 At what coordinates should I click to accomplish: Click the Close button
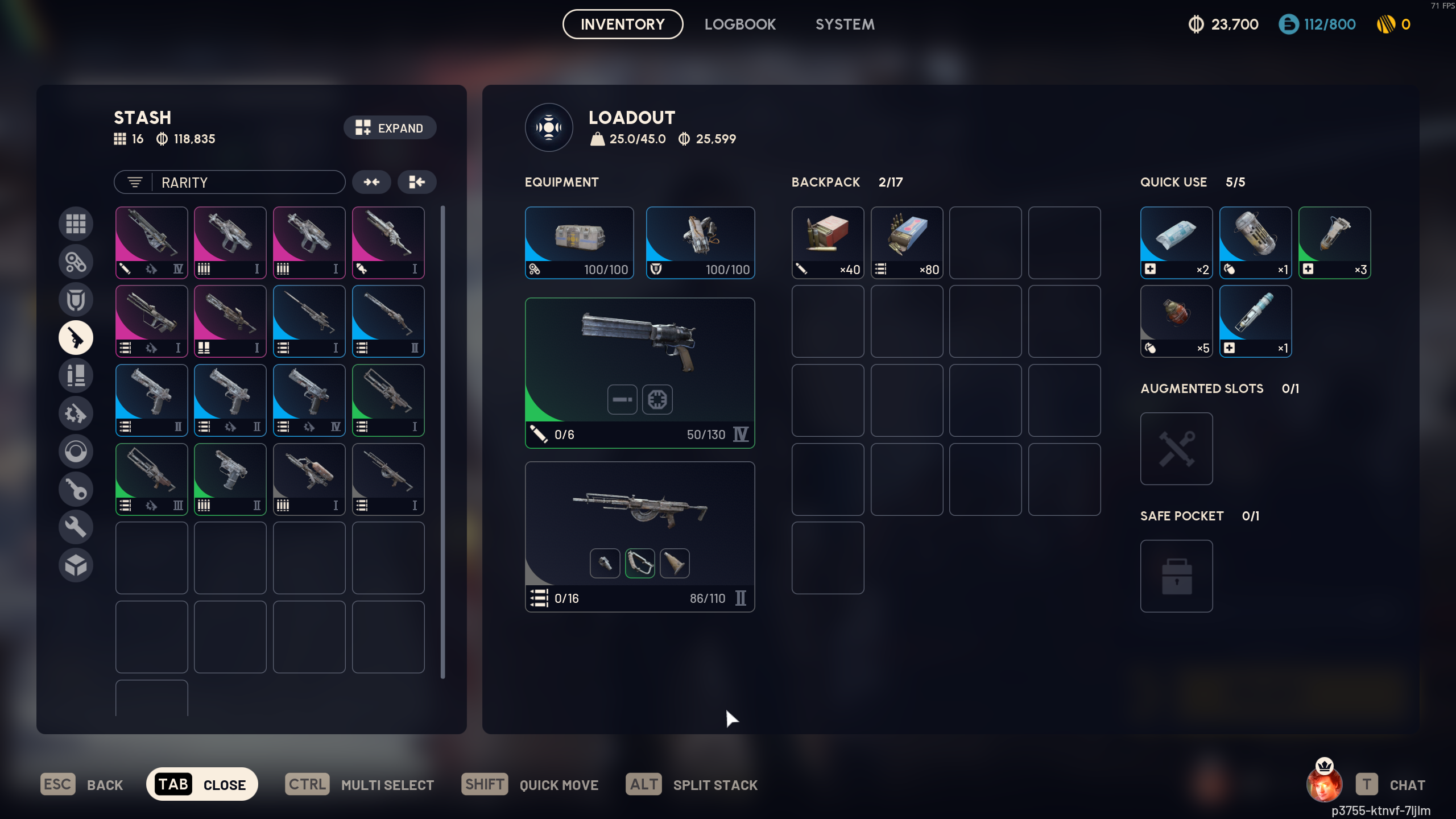(202, 784)
